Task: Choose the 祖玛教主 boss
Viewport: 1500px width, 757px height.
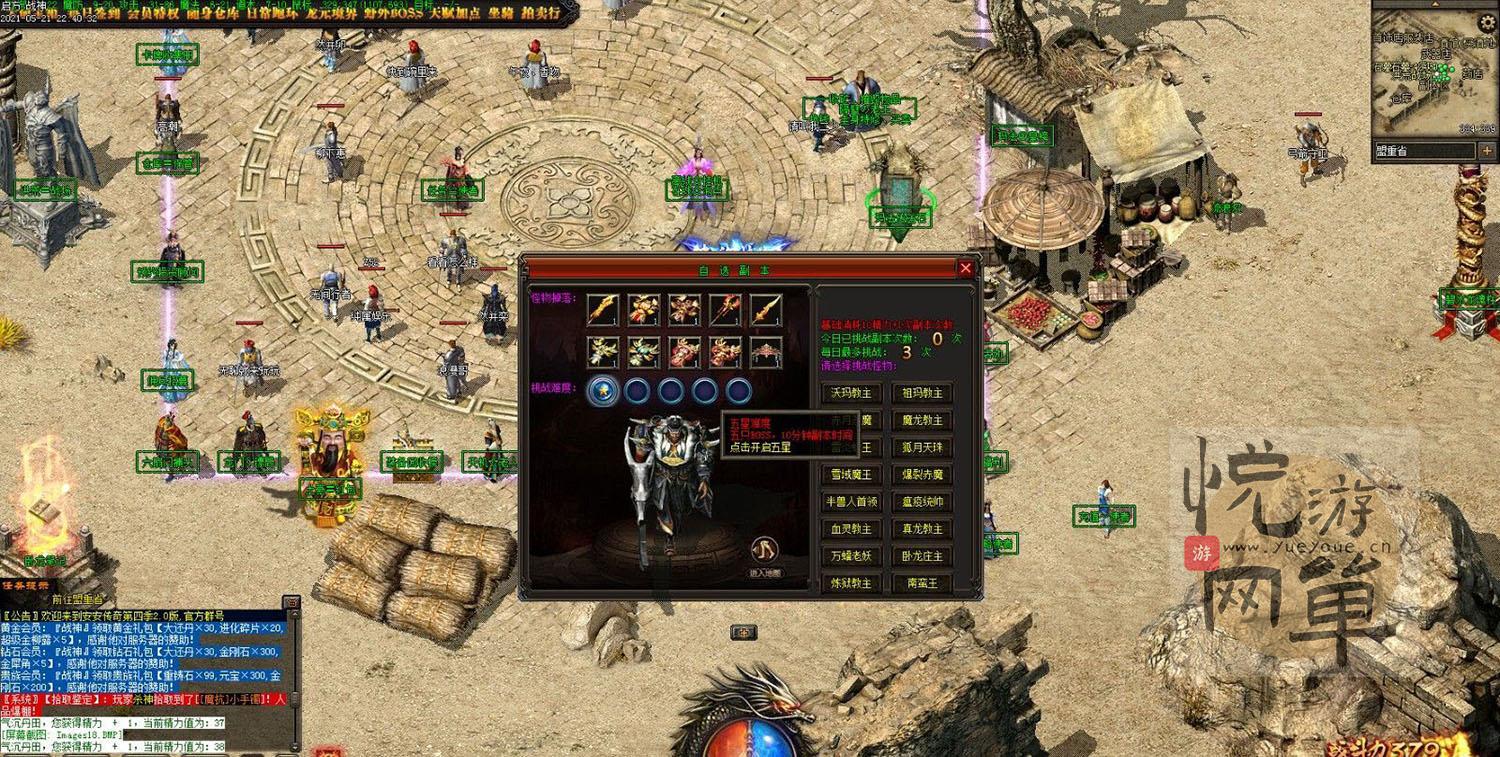Action: (922, 393)
